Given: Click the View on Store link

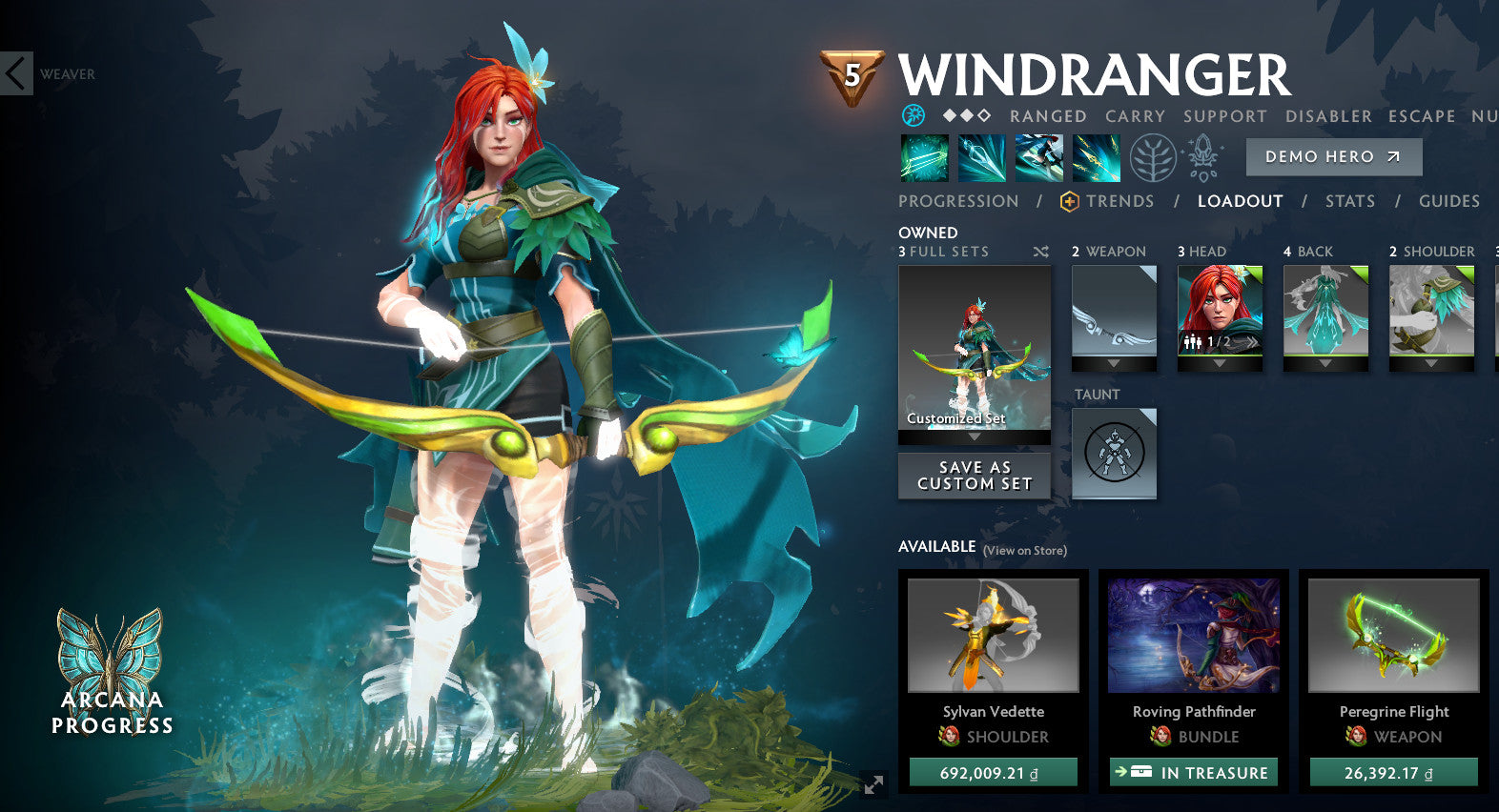Looking at the screenshot, I should point(1023,551).
